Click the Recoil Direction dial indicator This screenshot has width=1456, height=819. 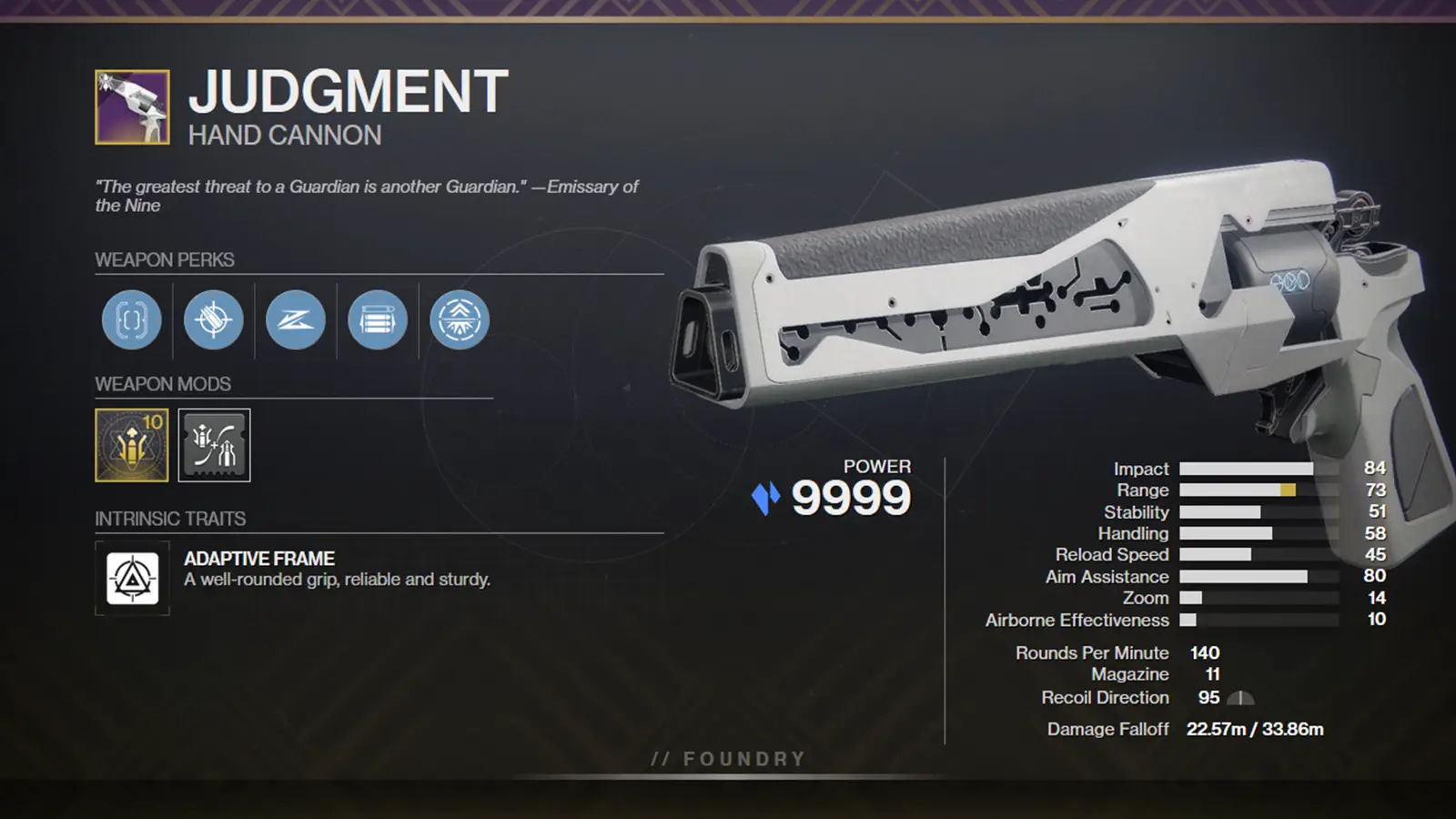1239,699
